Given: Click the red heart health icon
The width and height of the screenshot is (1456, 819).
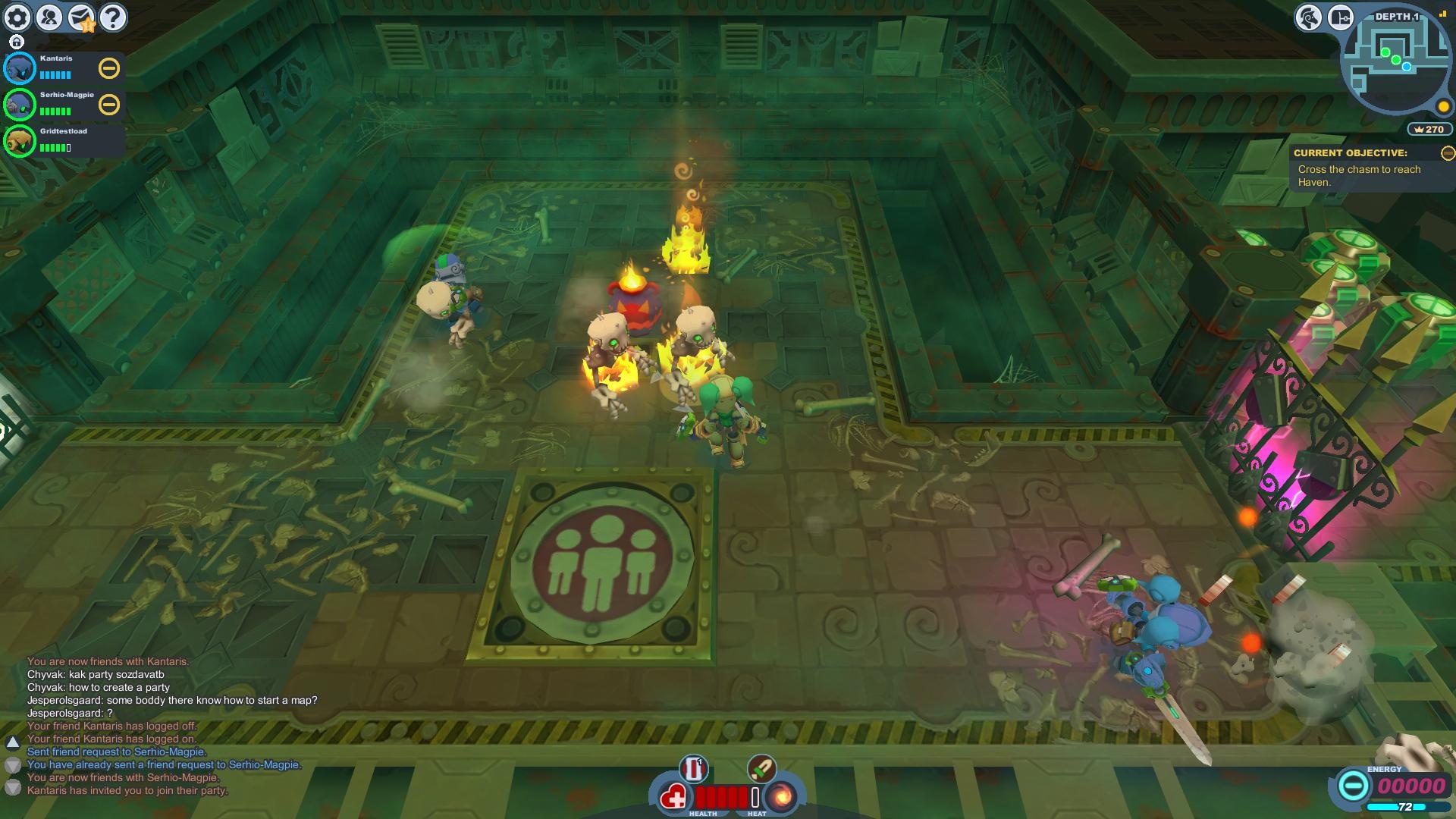Looking at the screenshot, I should pos(673,797).
